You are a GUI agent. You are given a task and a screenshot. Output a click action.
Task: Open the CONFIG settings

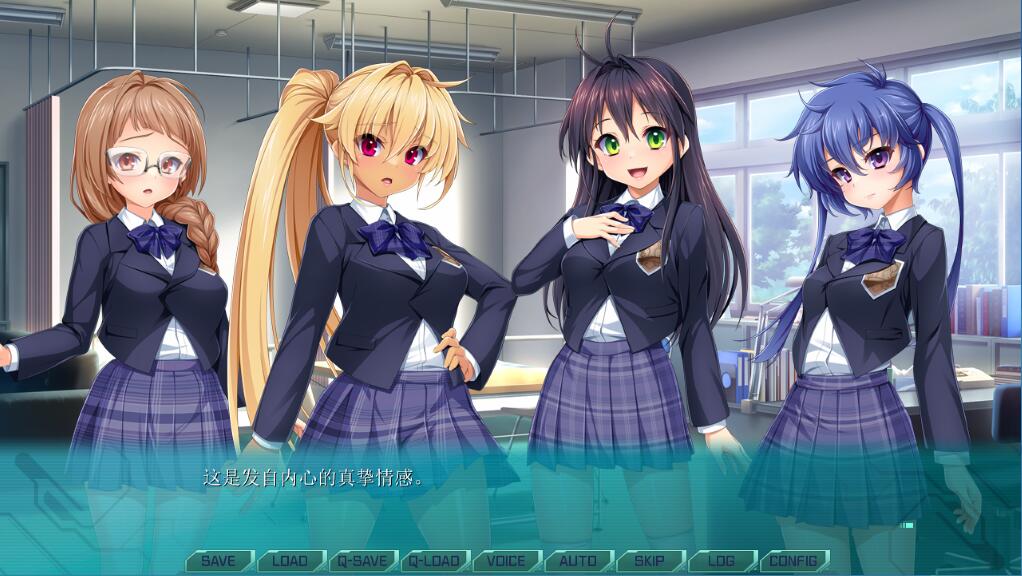point(793,561)
